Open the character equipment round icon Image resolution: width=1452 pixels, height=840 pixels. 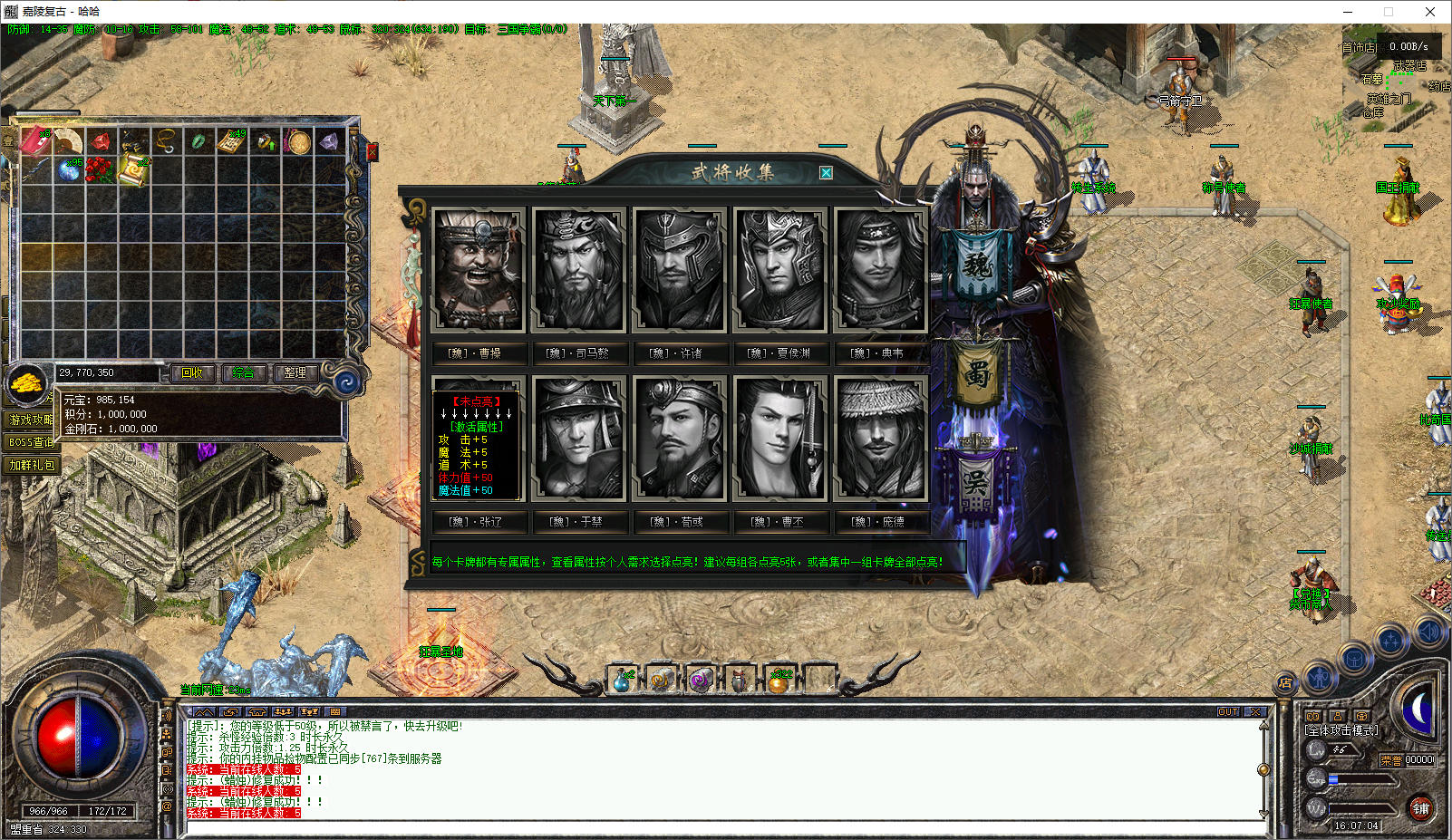1319,676
